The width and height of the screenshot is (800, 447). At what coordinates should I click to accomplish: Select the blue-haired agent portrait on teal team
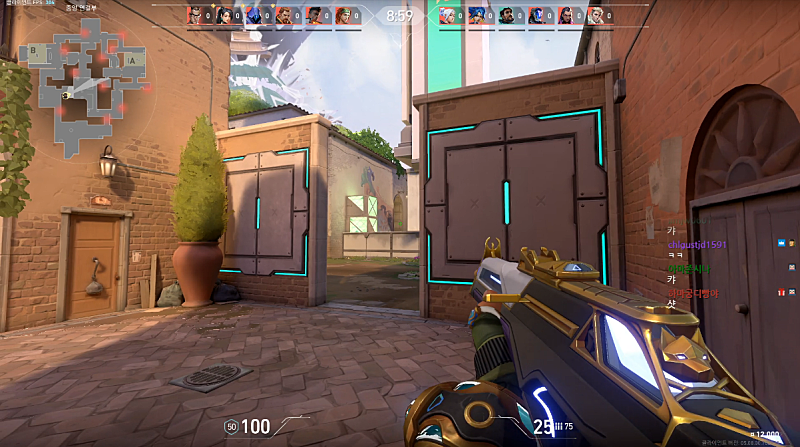click(479, 16)
